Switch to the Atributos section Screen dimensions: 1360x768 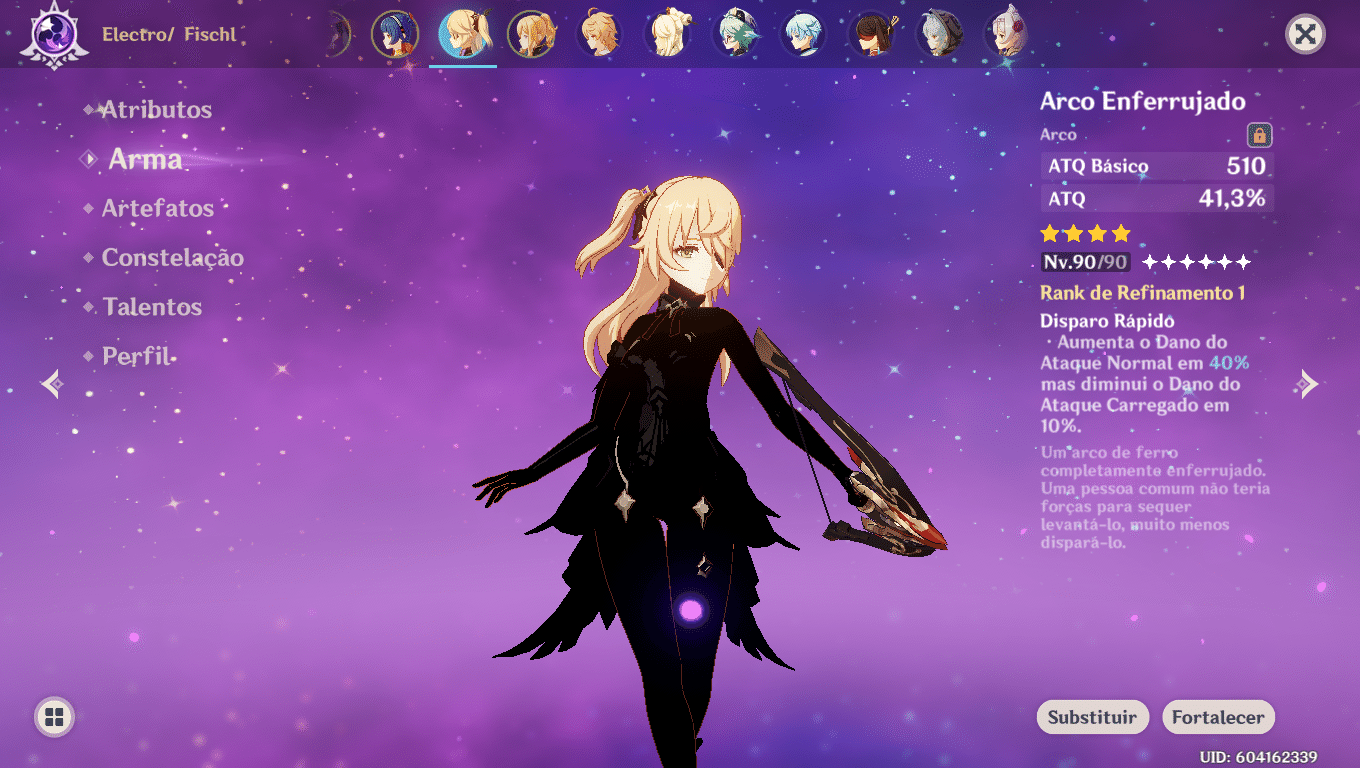[x=156, y=109]
